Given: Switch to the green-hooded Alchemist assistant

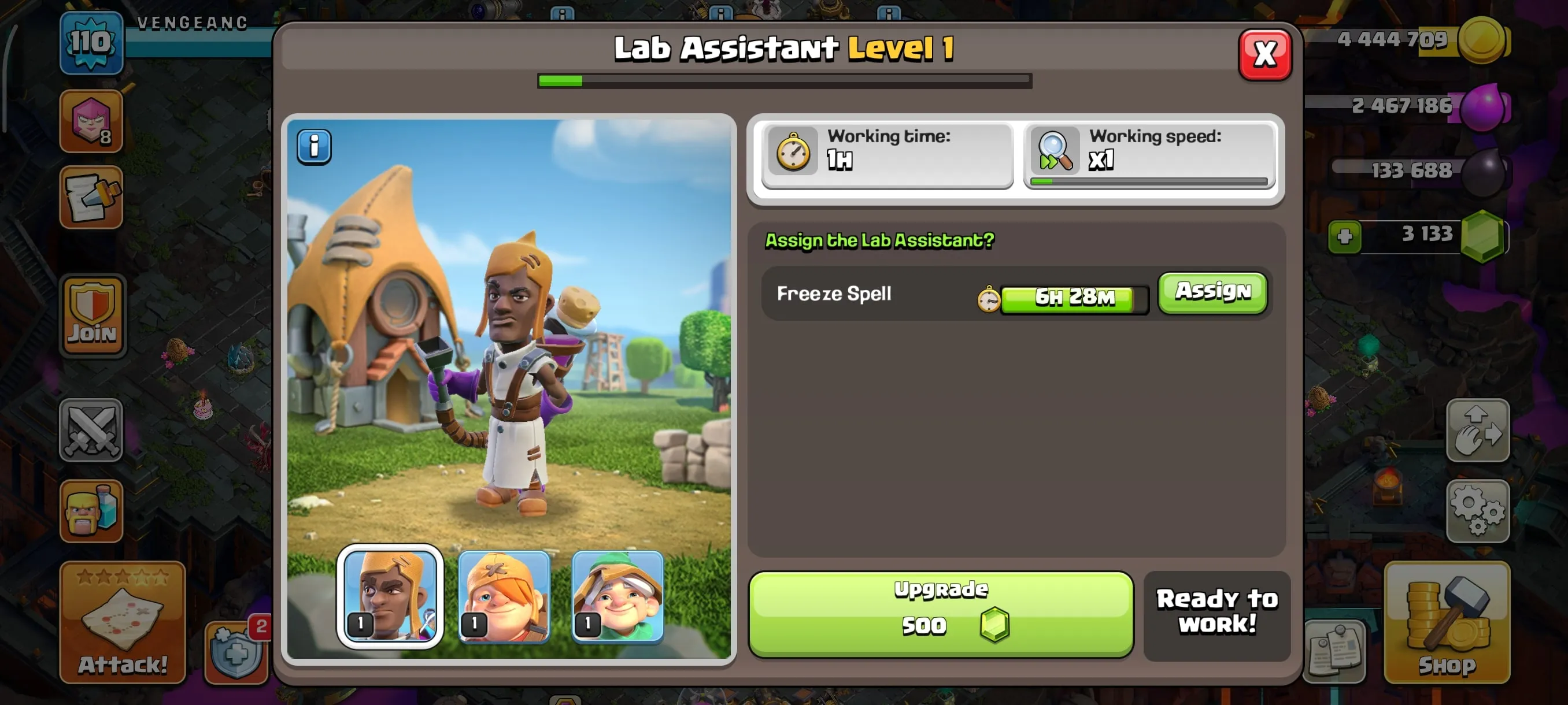Looking at the screenshot, I should pos(616,598).
